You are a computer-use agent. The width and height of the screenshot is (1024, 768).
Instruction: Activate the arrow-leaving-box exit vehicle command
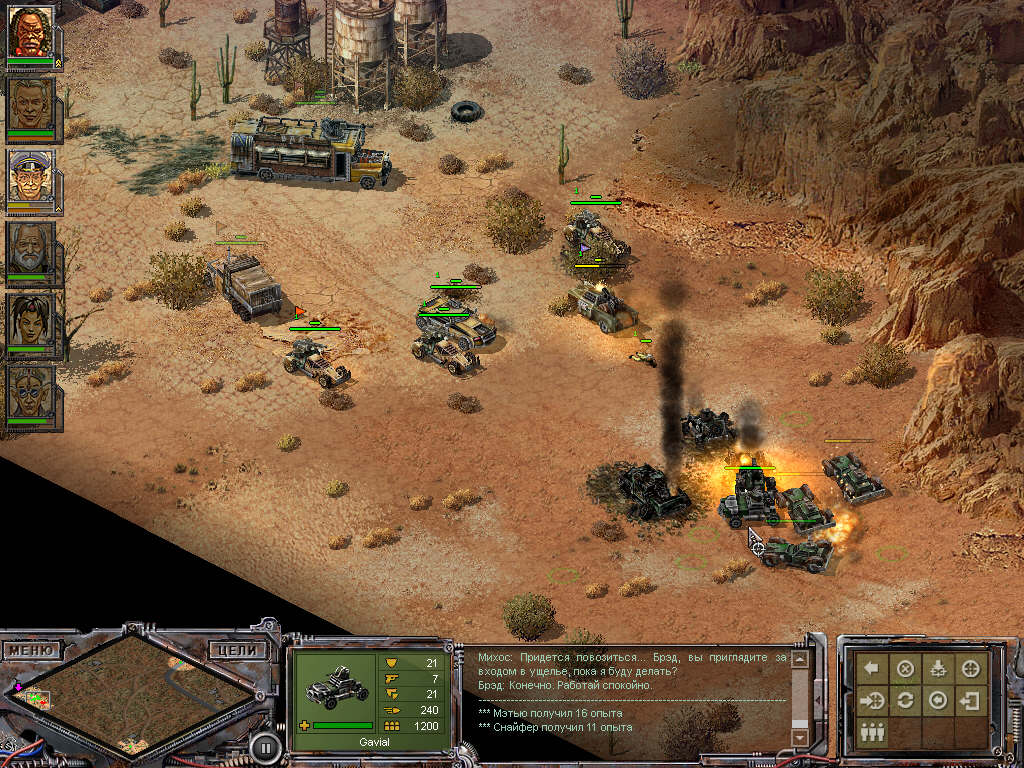coord(970,700)
